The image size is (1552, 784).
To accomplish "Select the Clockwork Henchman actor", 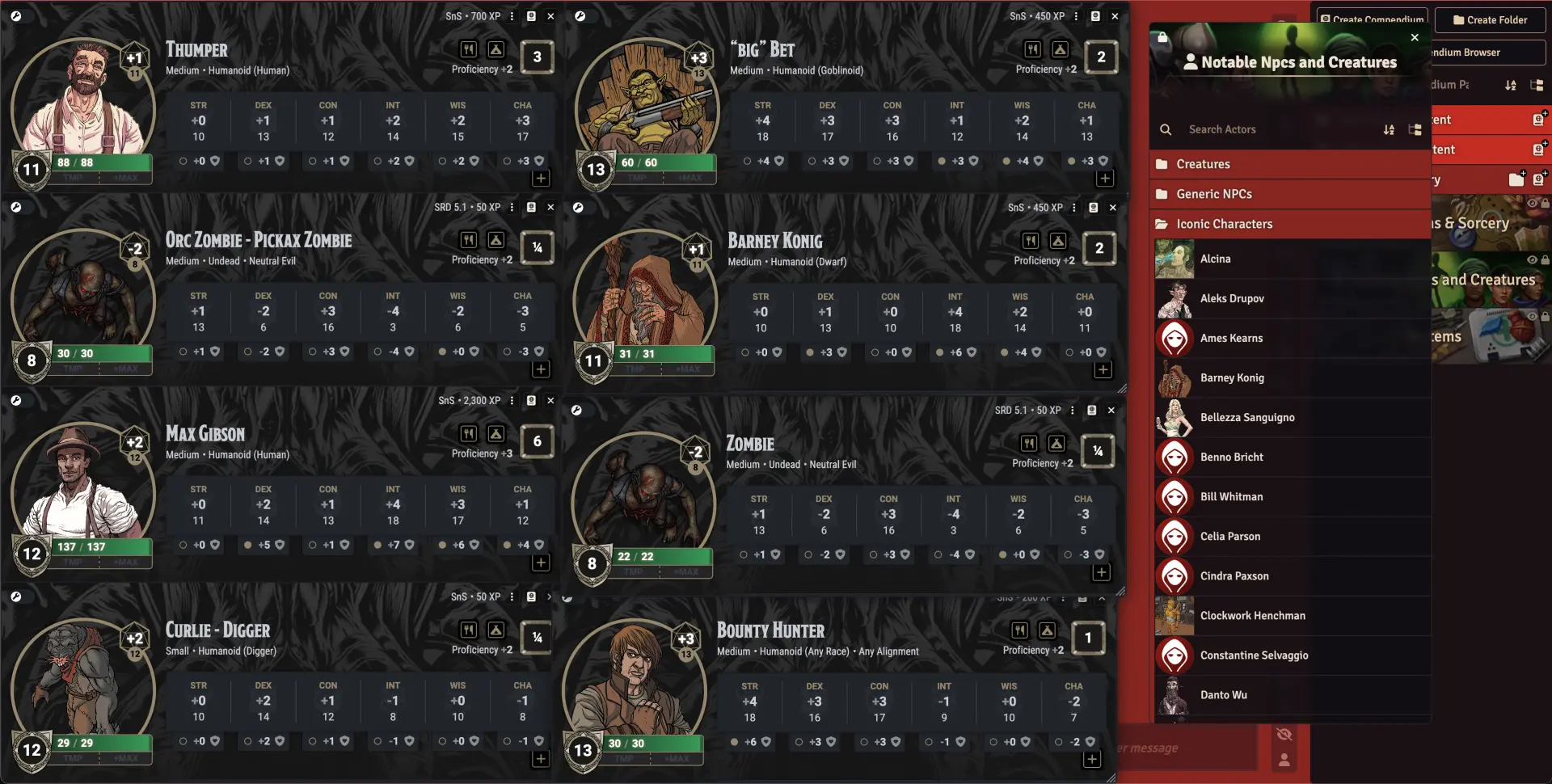I will click(1252, 615).
